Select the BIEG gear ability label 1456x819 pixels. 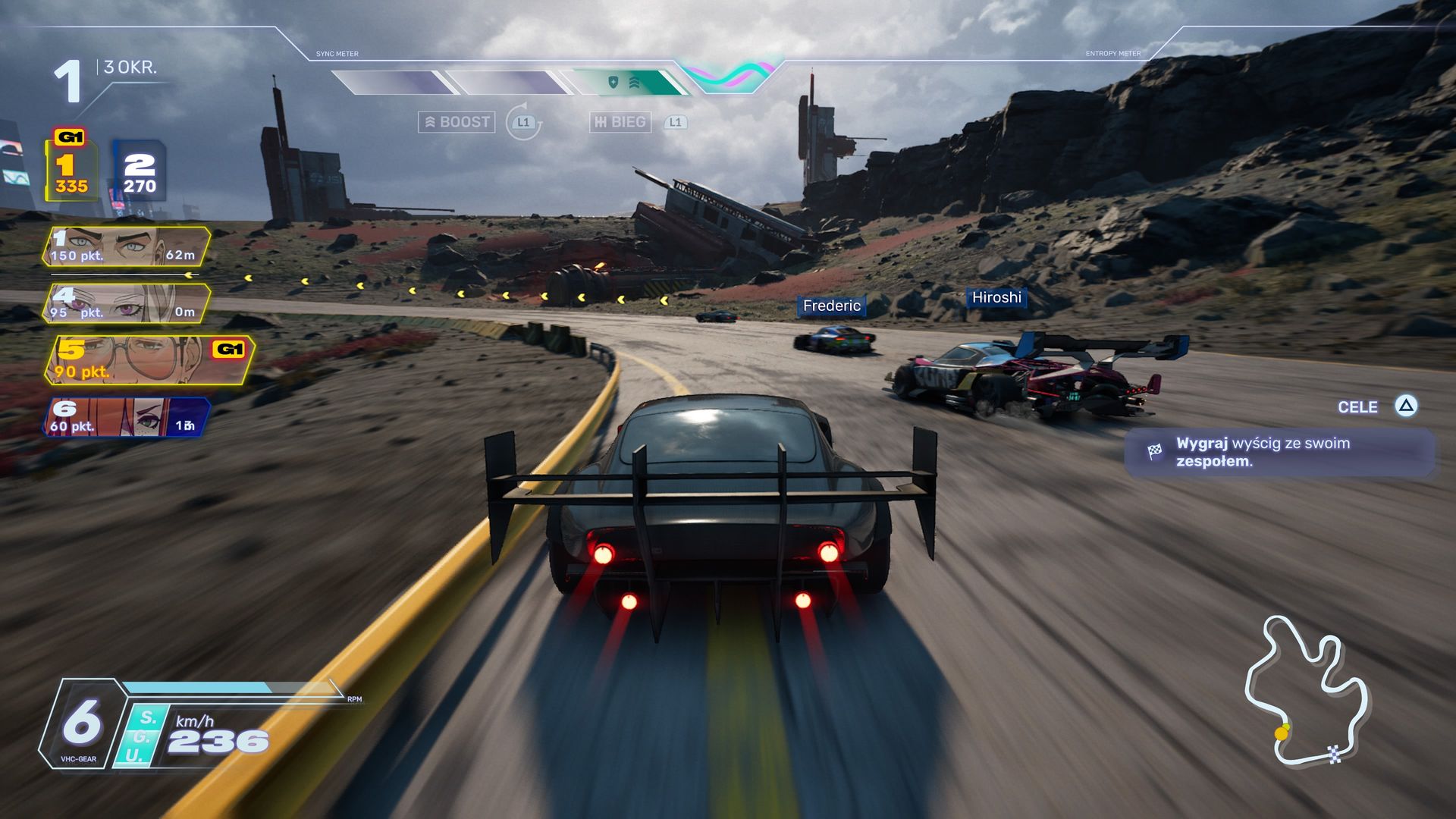[620, 122]
